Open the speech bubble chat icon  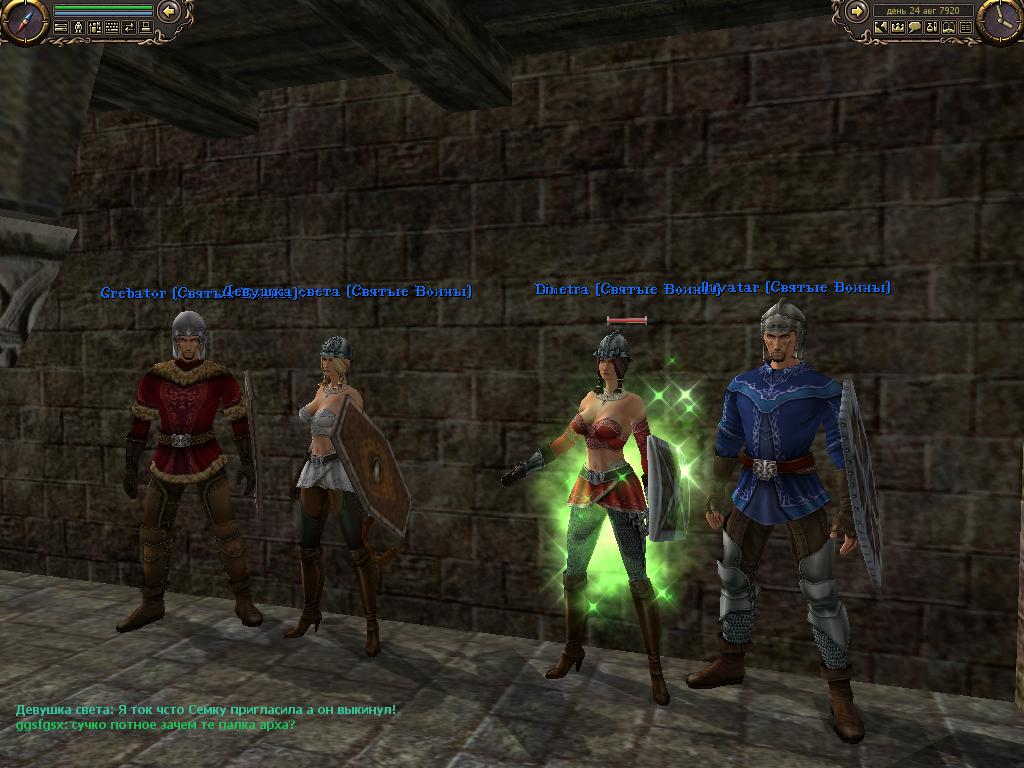915,27
